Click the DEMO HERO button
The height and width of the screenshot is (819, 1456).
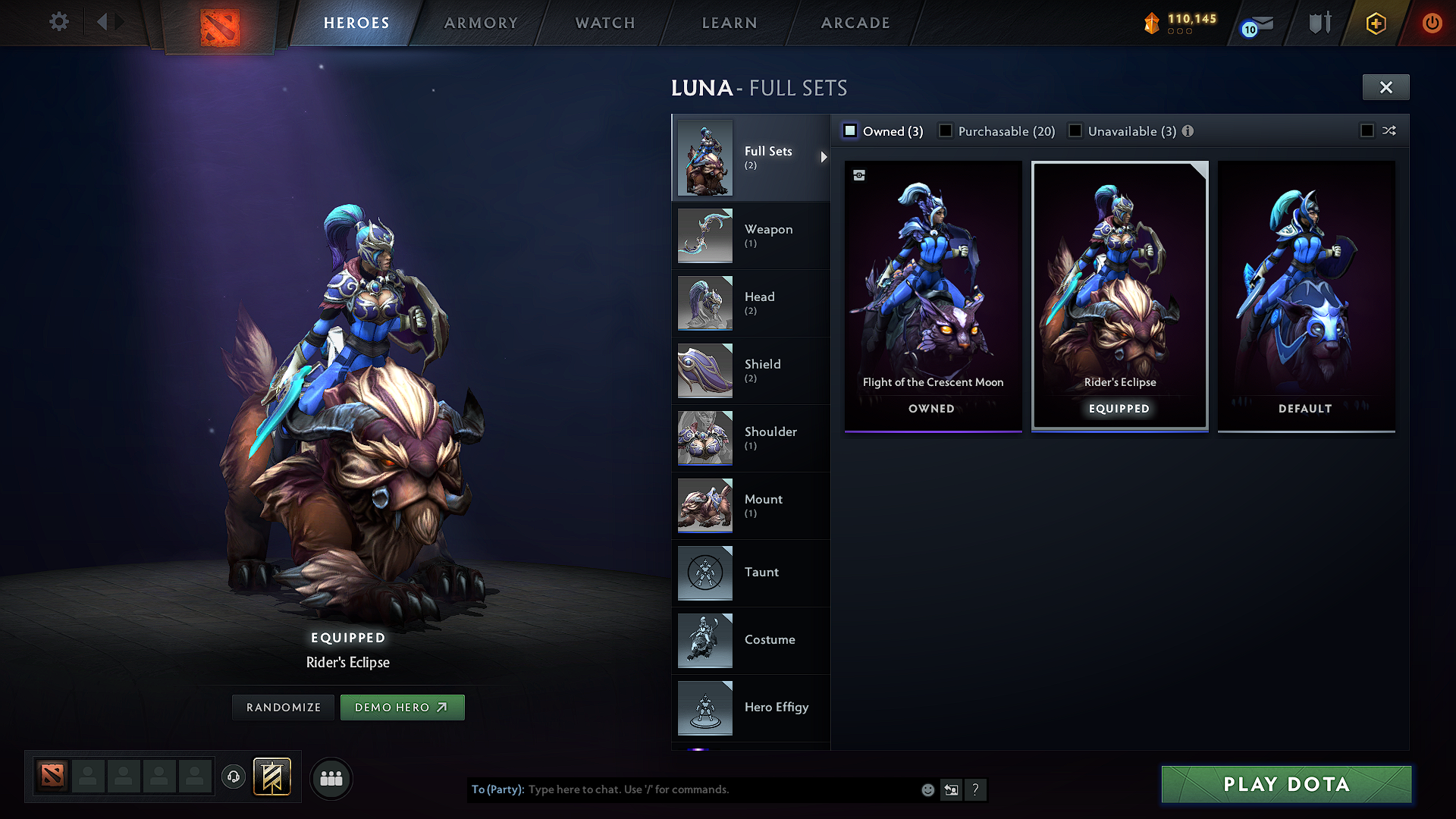pos(402,707)
